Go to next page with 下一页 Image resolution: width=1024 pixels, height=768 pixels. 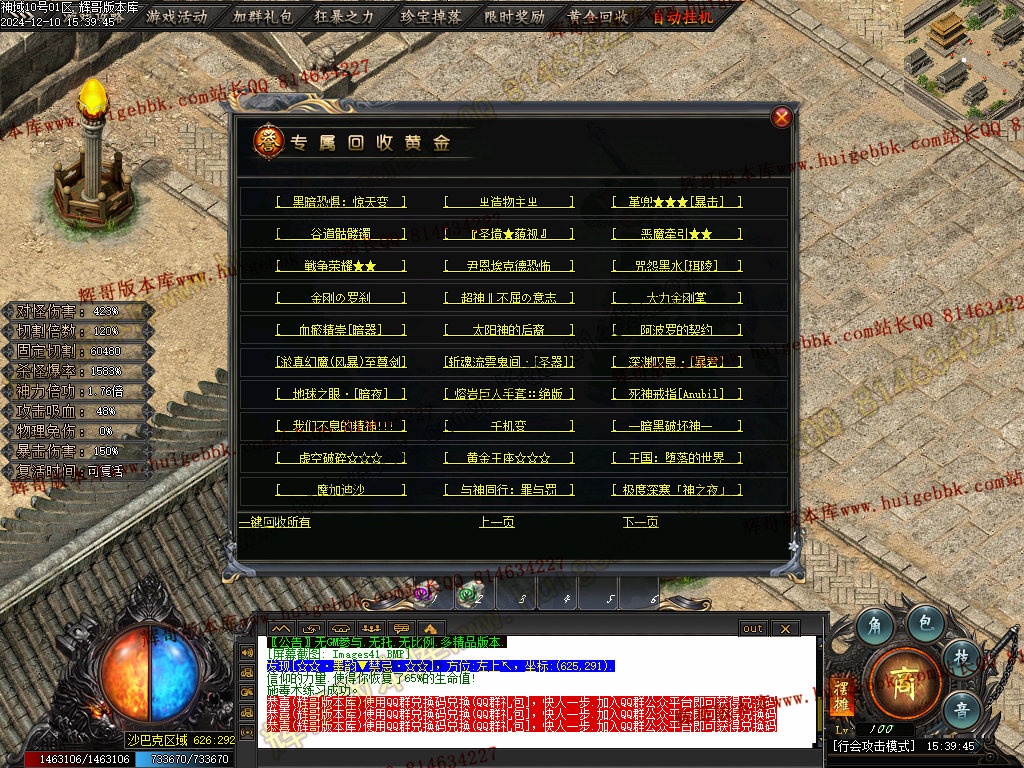coord(641,522)
